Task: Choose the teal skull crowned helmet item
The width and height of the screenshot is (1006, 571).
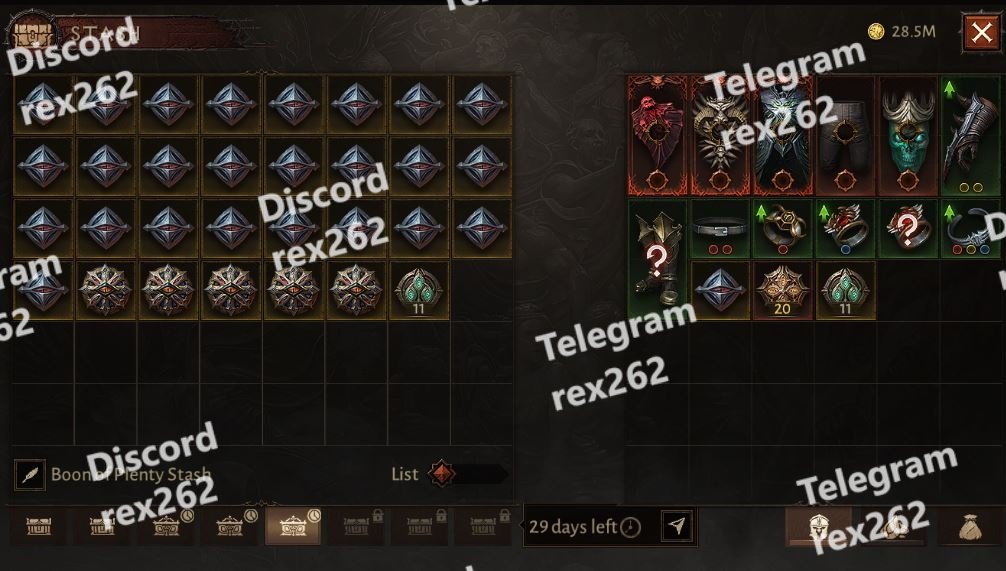Action: point(908,135)
